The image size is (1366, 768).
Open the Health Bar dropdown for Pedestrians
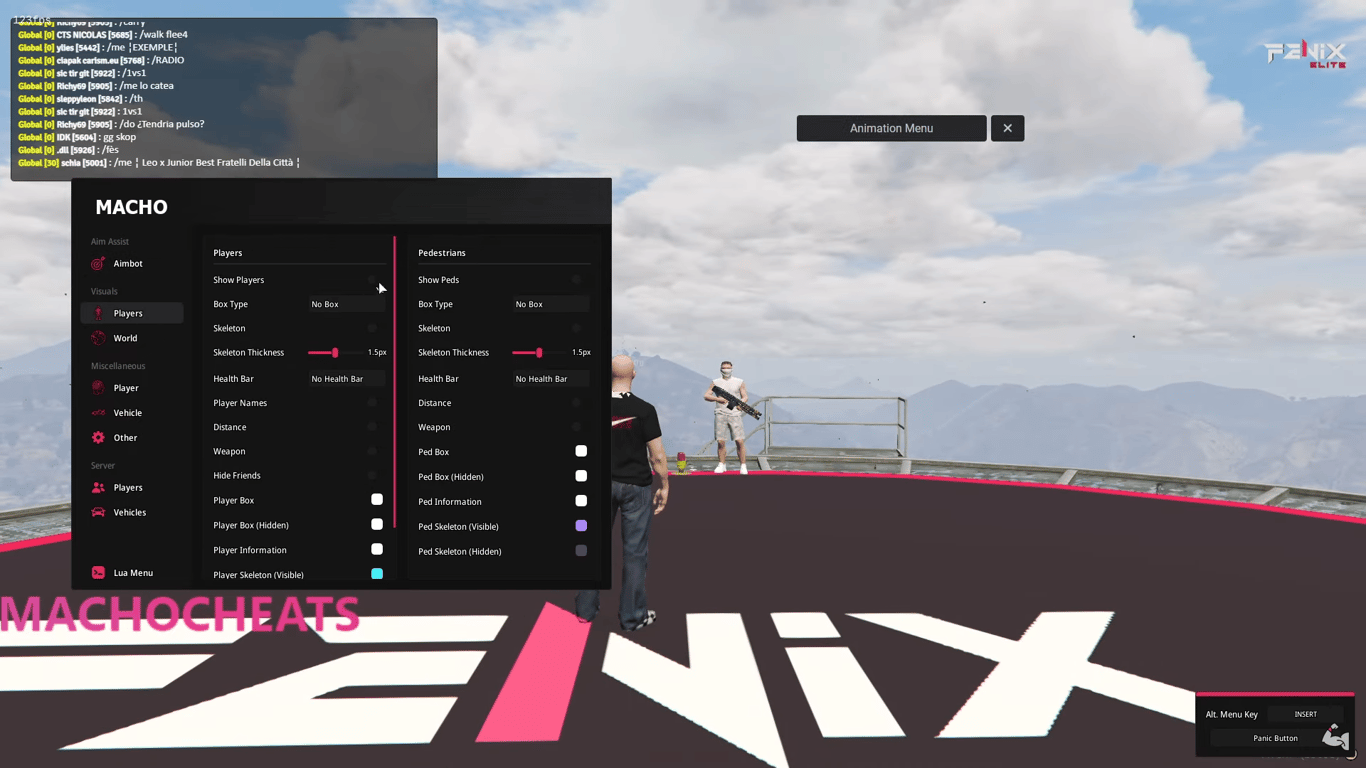click(x=549, y=378)
